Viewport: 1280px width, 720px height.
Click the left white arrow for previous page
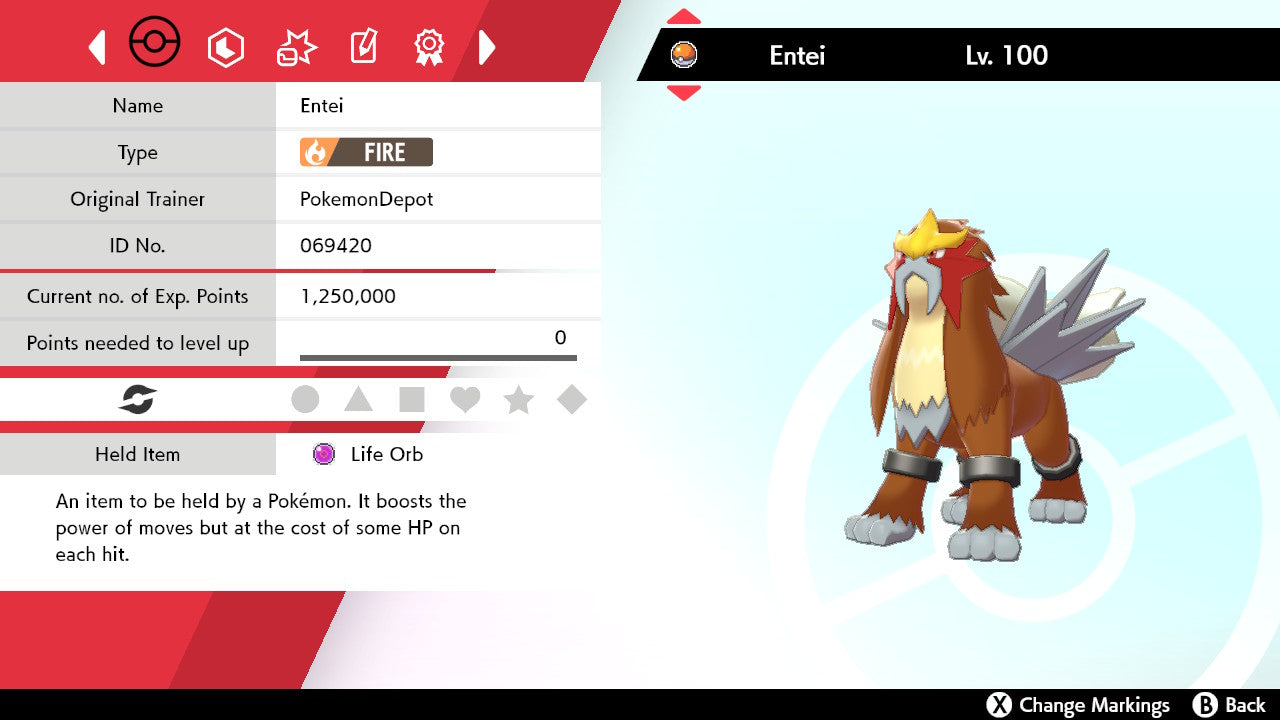coord(97,47)
